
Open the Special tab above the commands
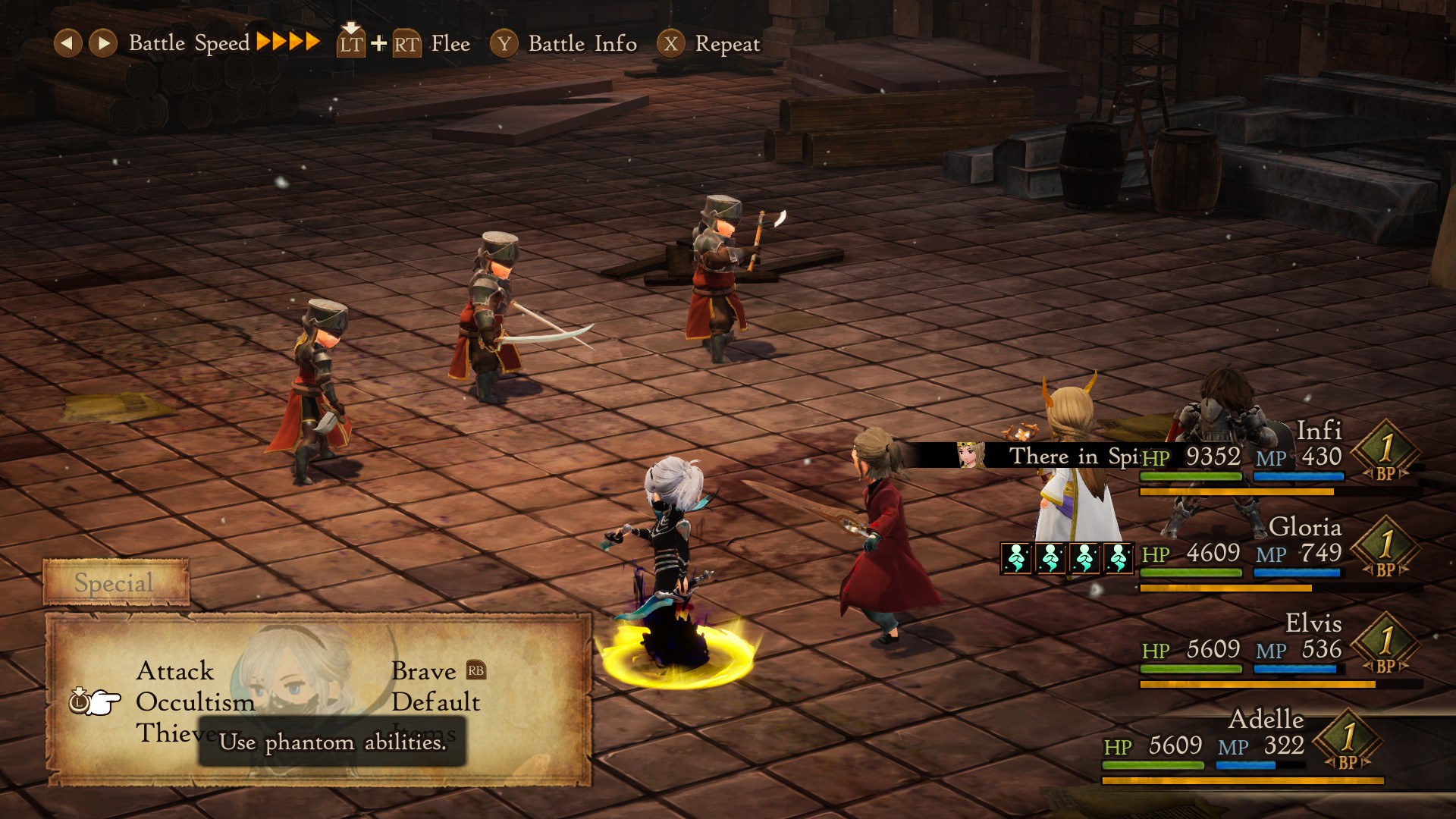click(x=115, y=583)
